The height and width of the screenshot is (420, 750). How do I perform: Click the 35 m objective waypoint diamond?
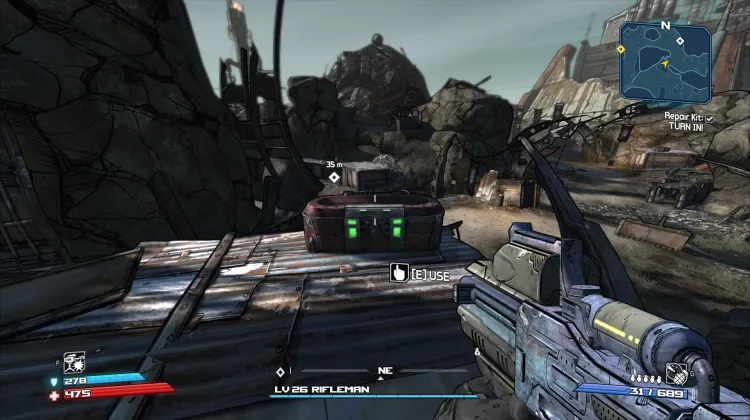334,177
